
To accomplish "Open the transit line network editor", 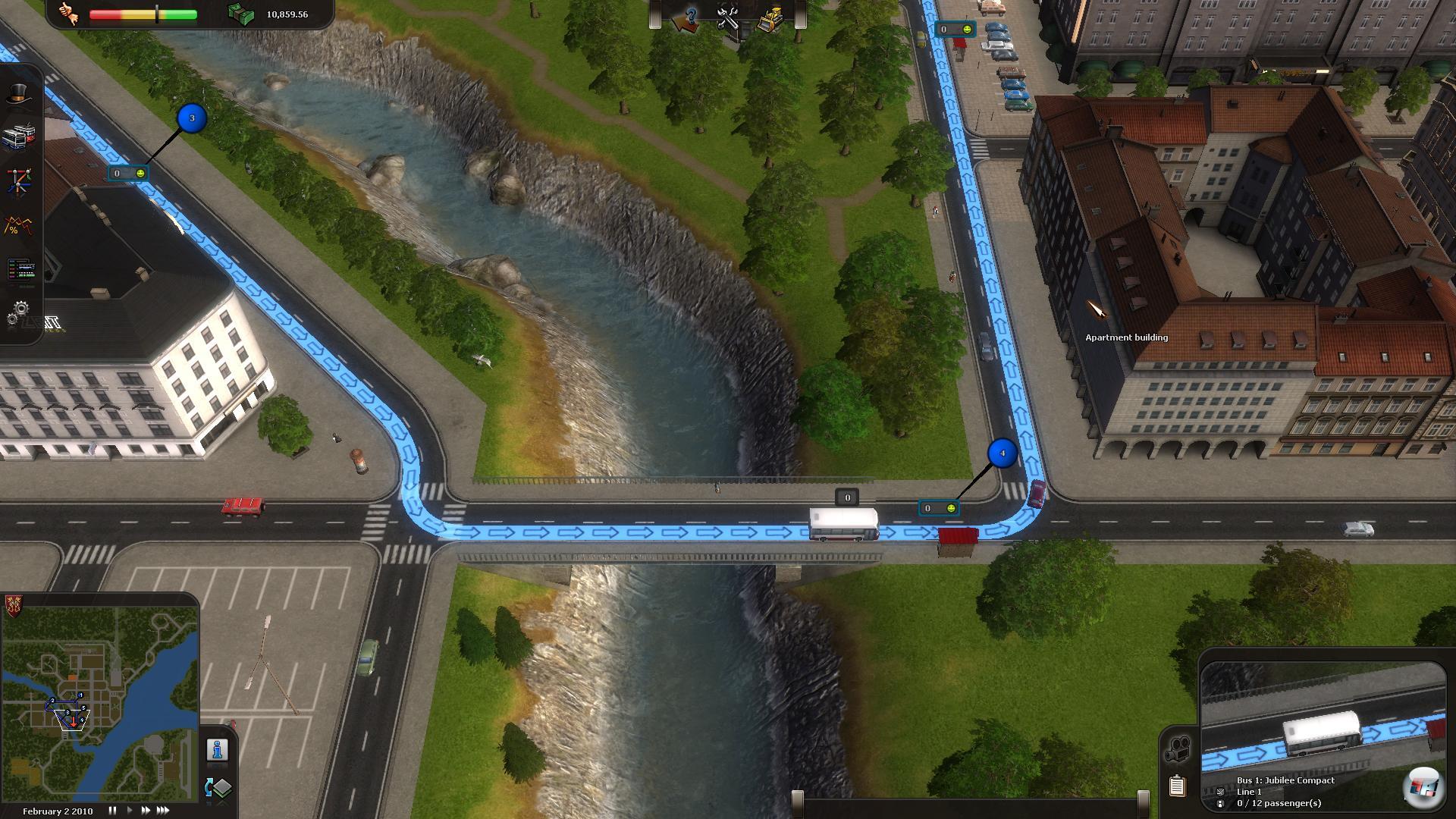I will click(18, 182).
